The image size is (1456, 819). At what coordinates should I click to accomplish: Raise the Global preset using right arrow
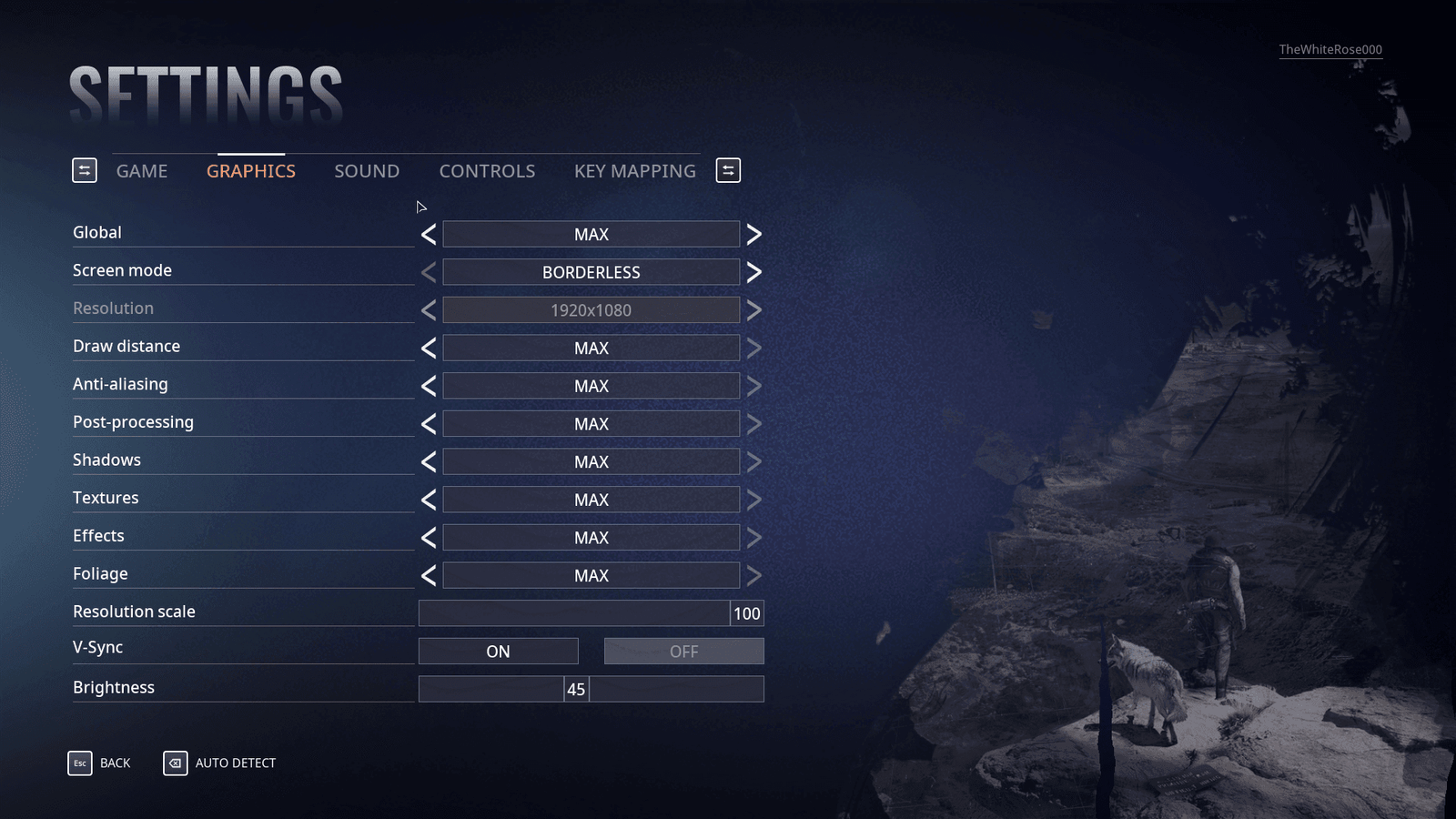pyautogui.click(x=753, y=235)
